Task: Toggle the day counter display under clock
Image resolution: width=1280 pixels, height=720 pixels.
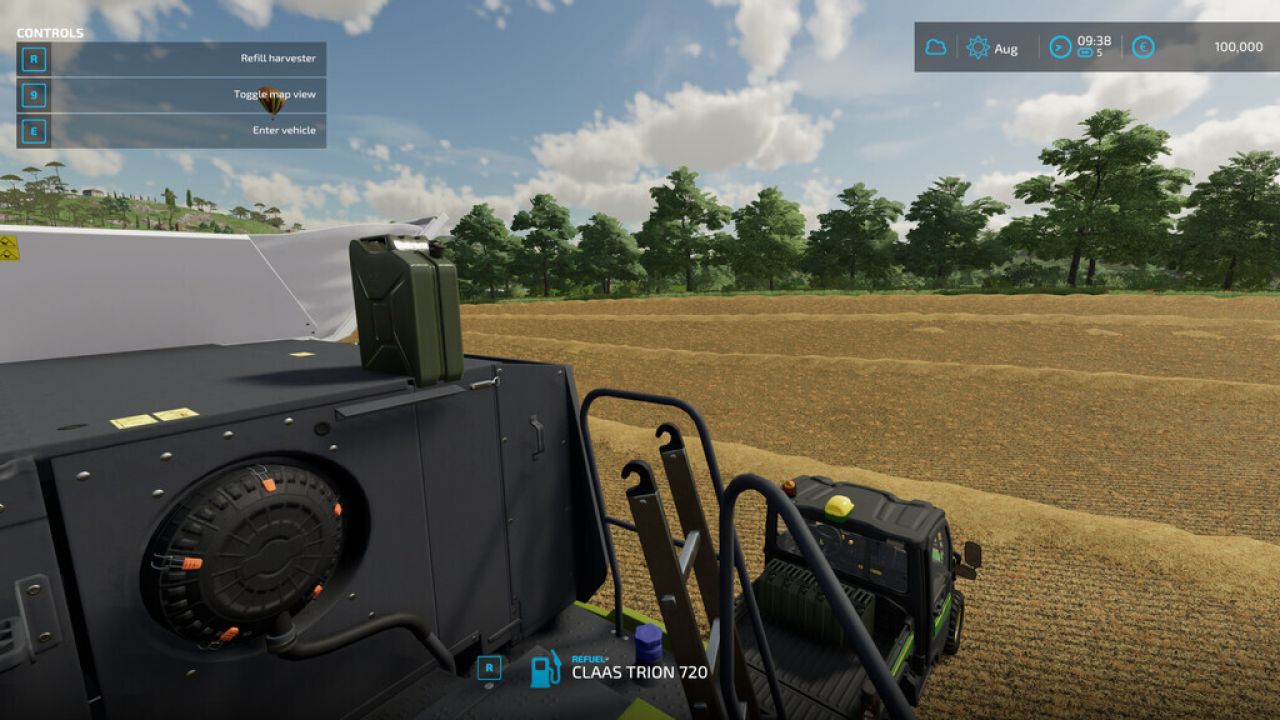Action: [1090, 52]
